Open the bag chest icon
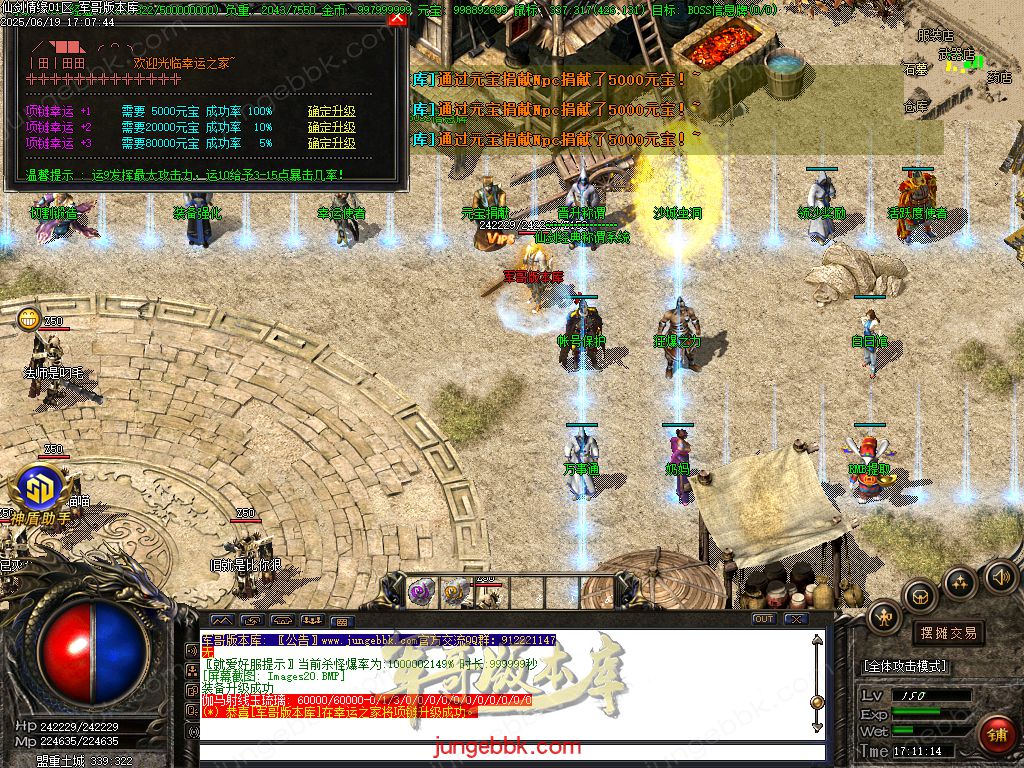Image resolution: width=1024 pixels, height=768 pixels. point(921,597)
